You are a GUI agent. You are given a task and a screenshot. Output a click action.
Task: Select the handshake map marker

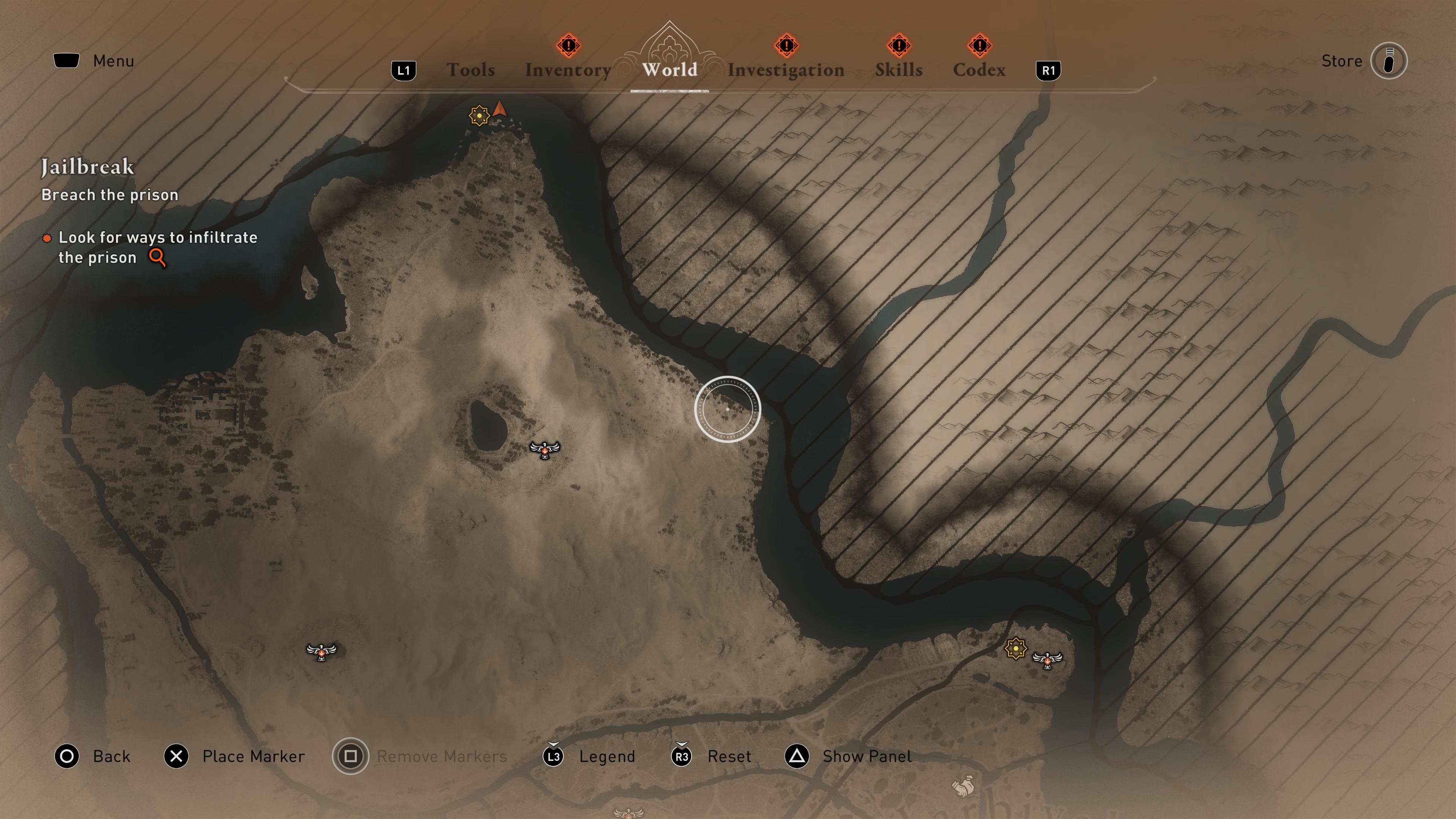pyautogui.click(x=963, y=786)
